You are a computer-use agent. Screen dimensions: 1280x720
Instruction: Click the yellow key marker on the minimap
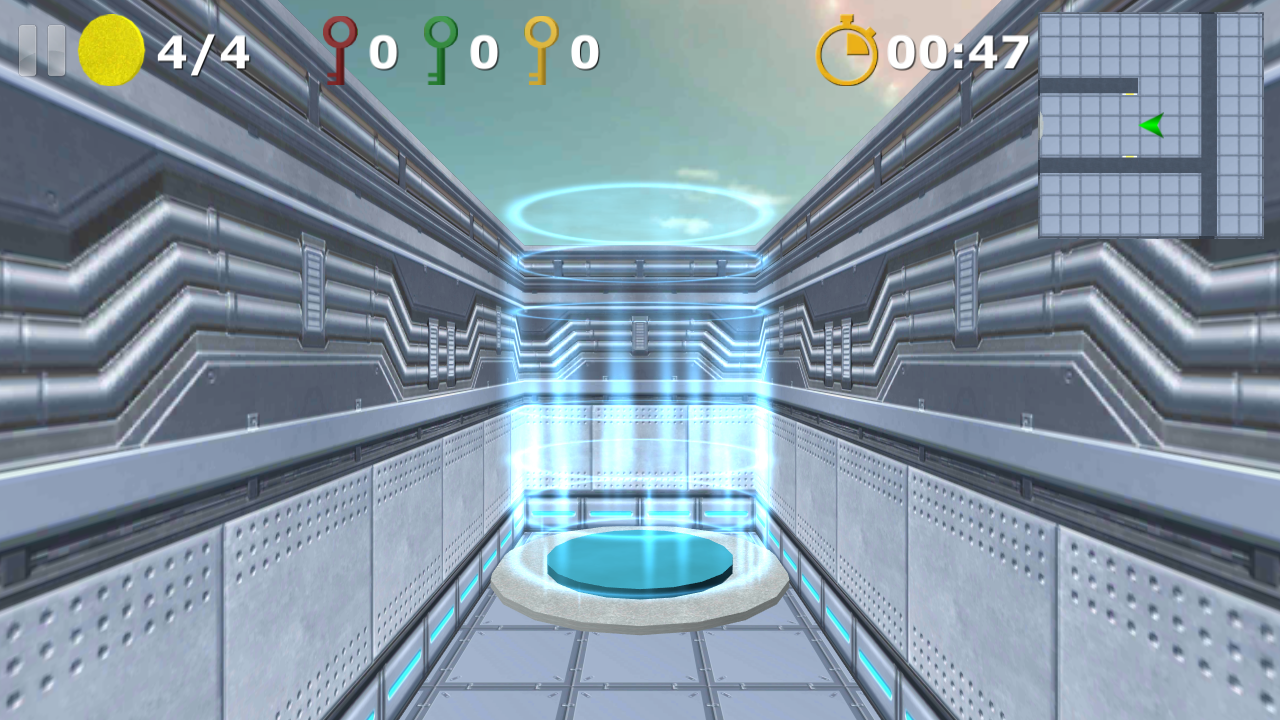point(1130,94)
